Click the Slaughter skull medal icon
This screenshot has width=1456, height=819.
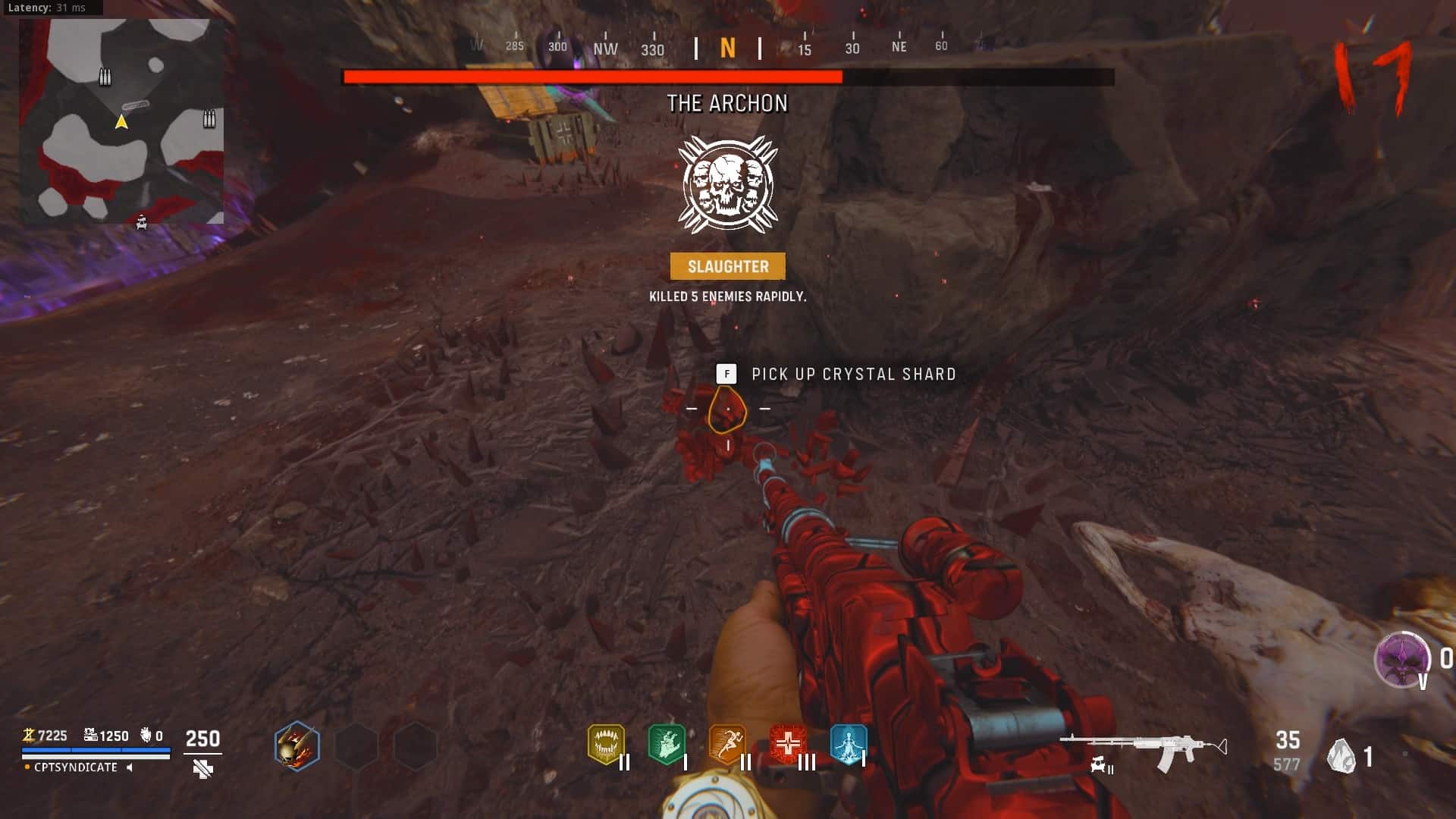[727, 184]
